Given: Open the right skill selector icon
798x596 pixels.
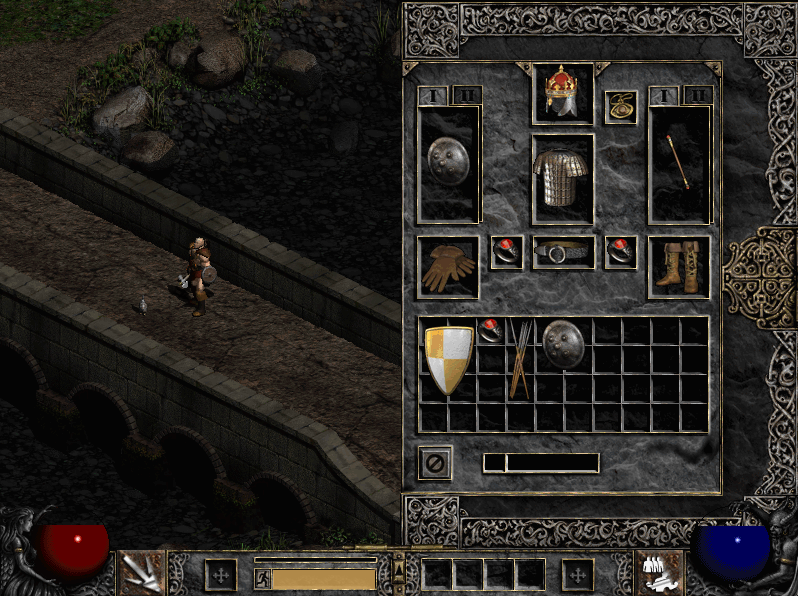Looking at the screenshot, I should coord(658,572).
